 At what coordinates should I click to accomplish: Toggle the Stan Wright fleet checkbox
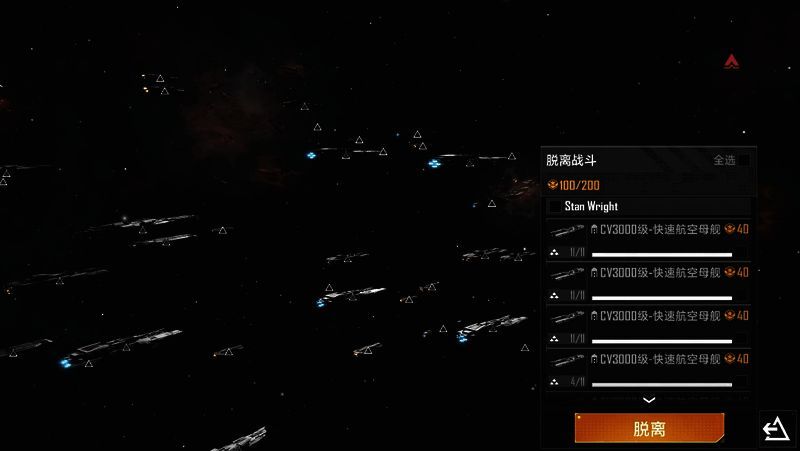(555, 207)
